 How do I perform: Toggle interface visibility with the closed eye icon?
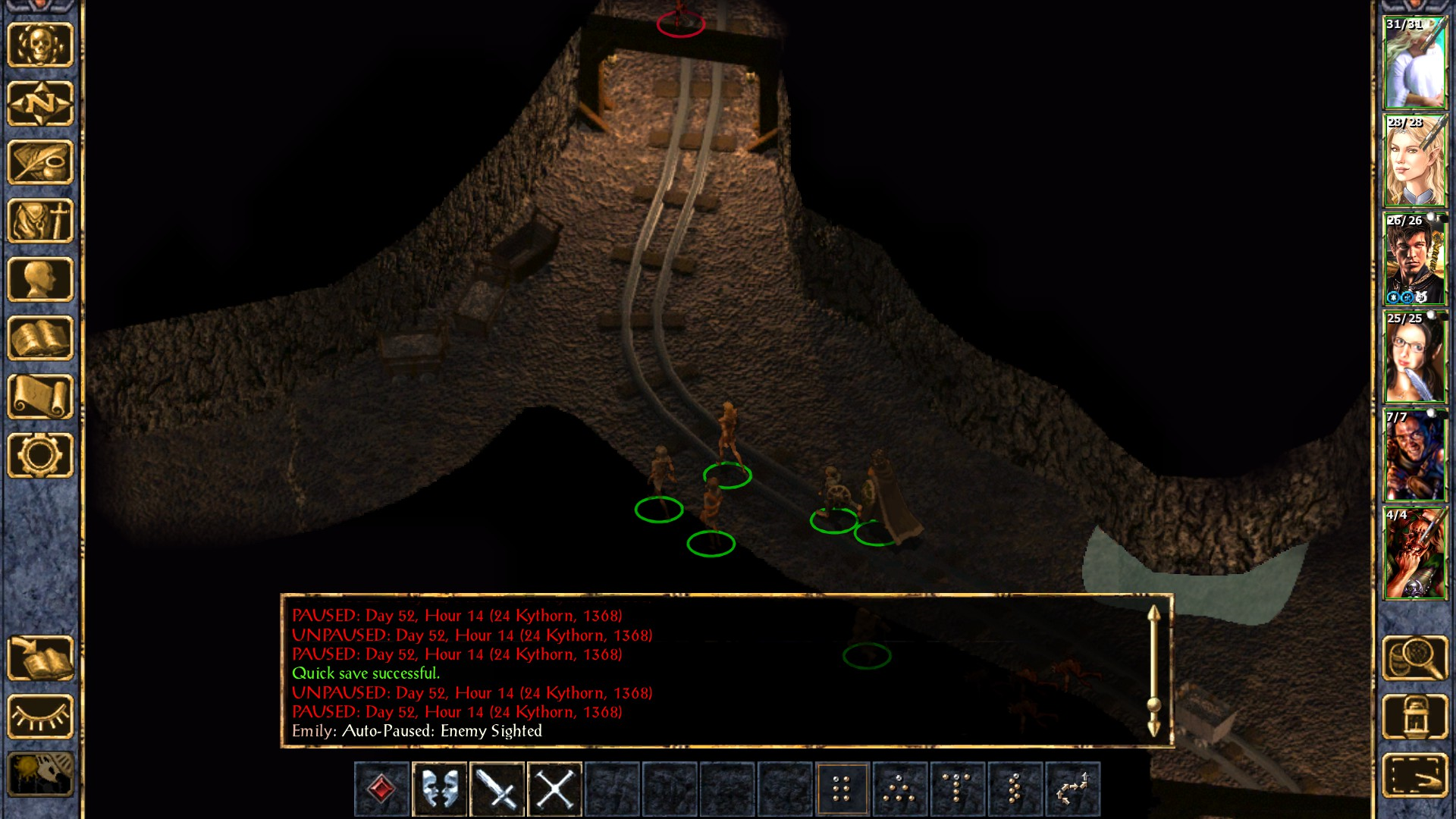(40, 717)
